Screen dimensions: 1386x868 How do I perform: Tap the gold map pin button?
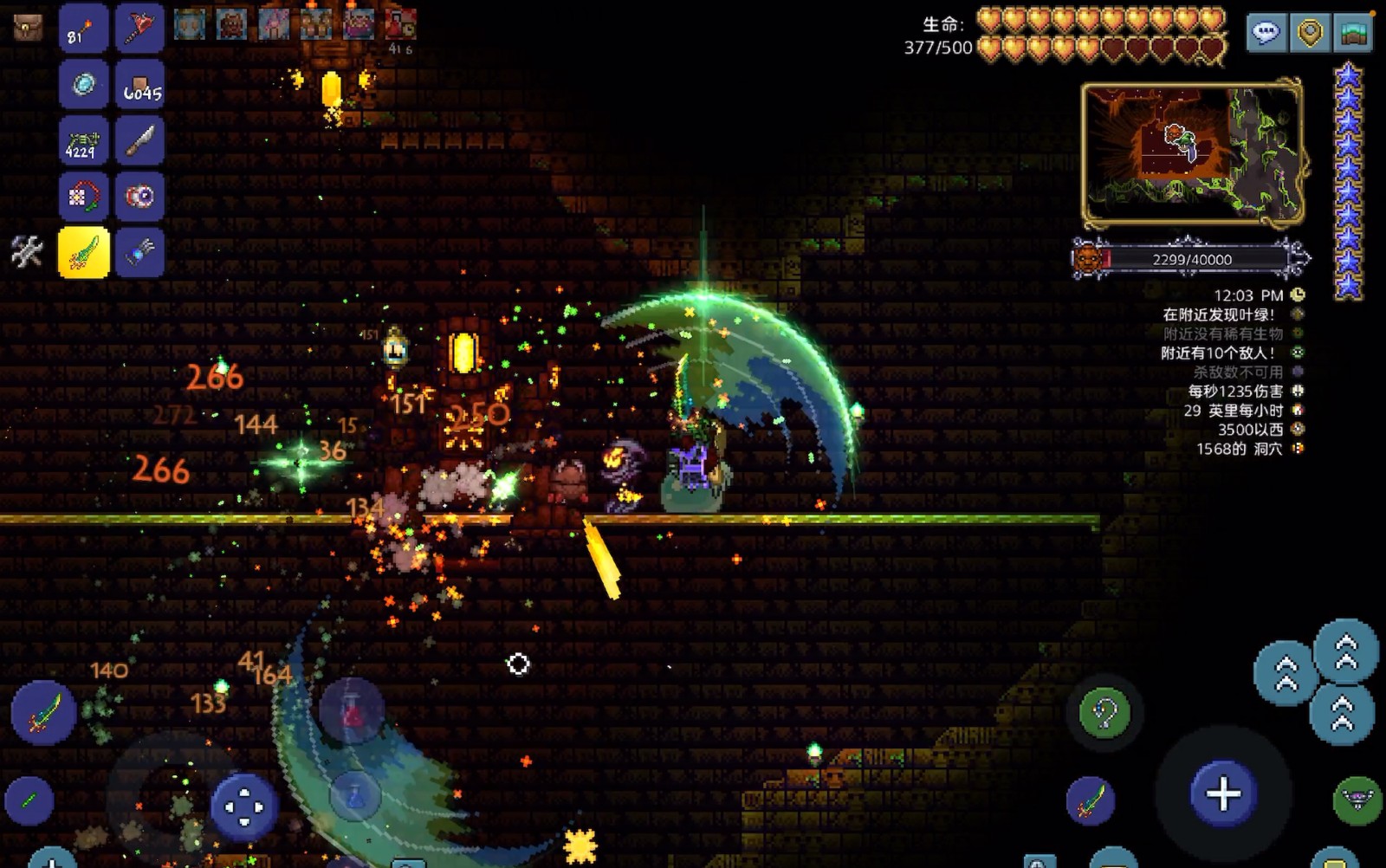tap(1310, 34)
